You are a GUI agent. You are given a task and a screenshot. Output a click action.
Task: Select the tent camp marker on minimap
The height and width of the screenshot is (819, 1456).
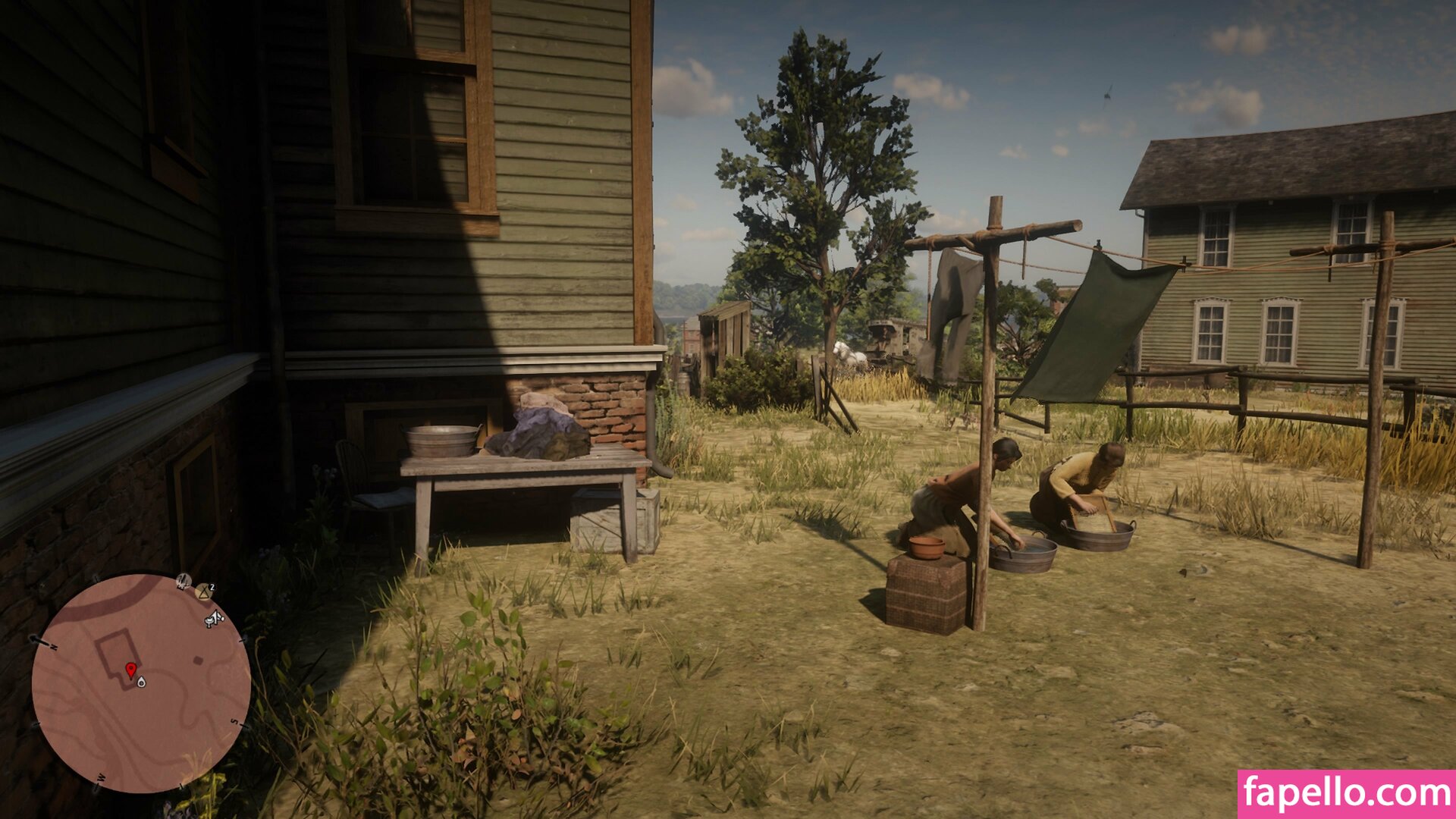click(x=203, y=591)
